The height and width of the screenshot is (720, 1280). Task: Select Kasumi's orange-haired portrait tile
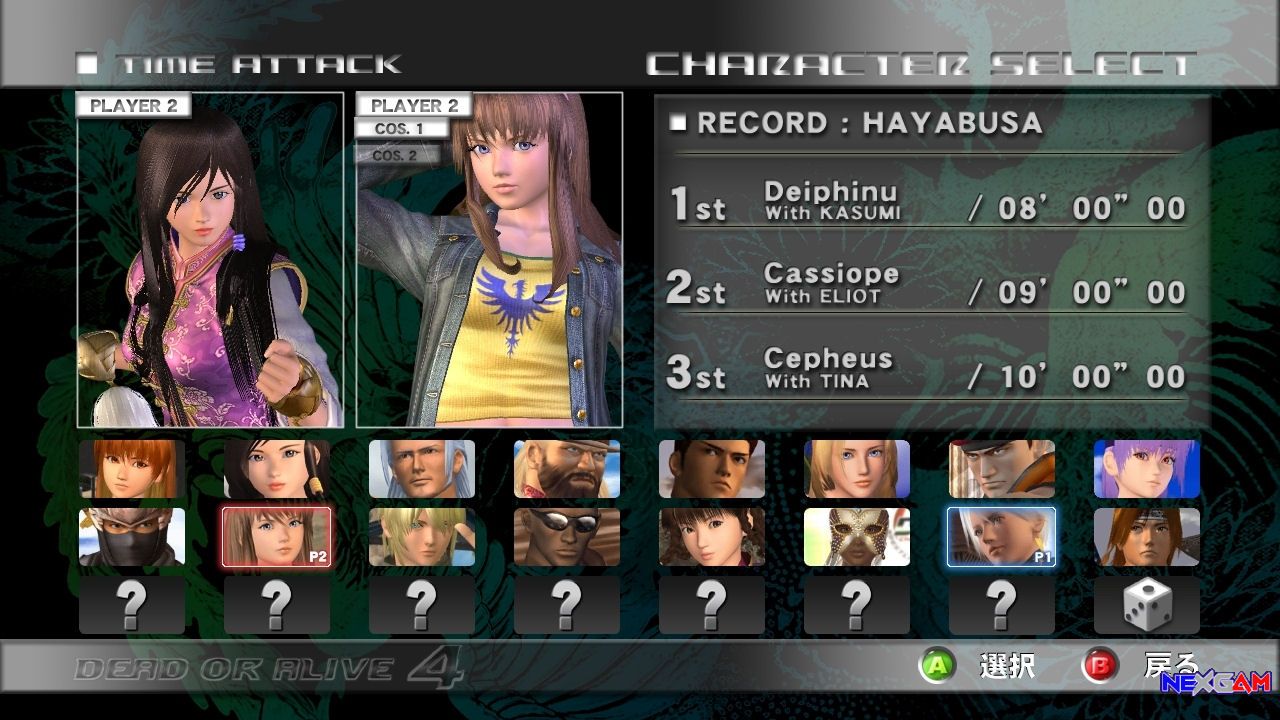[132, 469]
